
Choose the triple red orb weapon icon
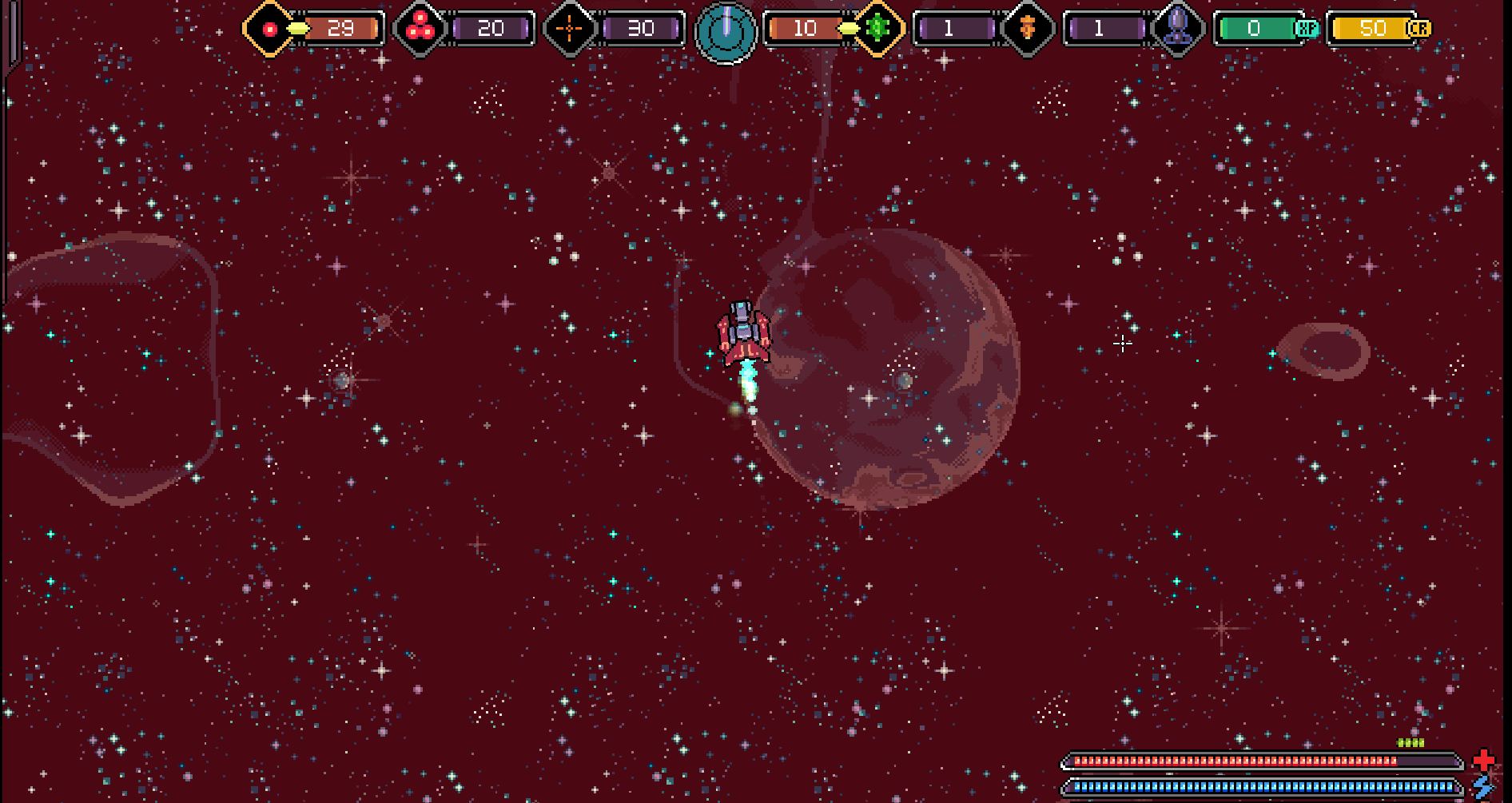point(420,29)
